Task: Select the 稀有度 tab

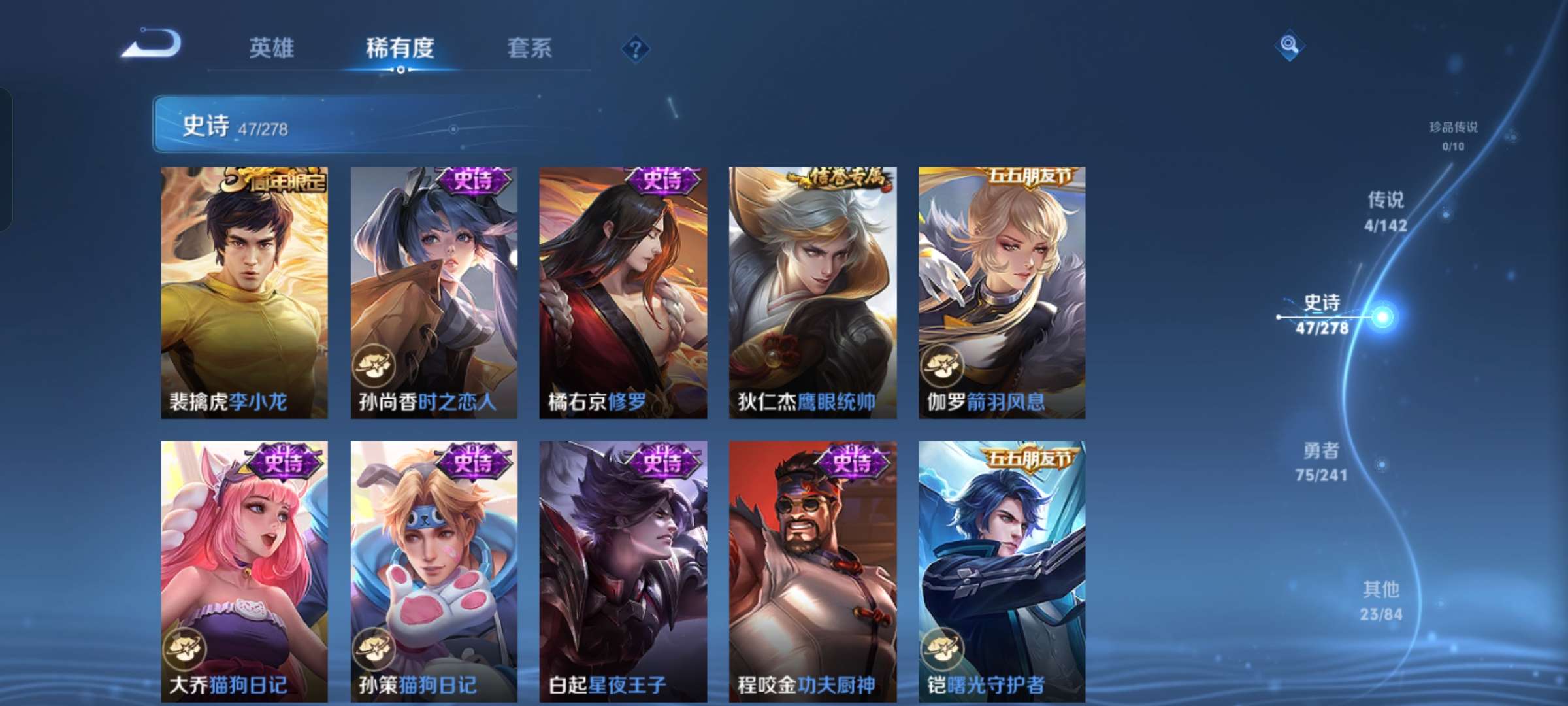Action: [x=401, y=48]
